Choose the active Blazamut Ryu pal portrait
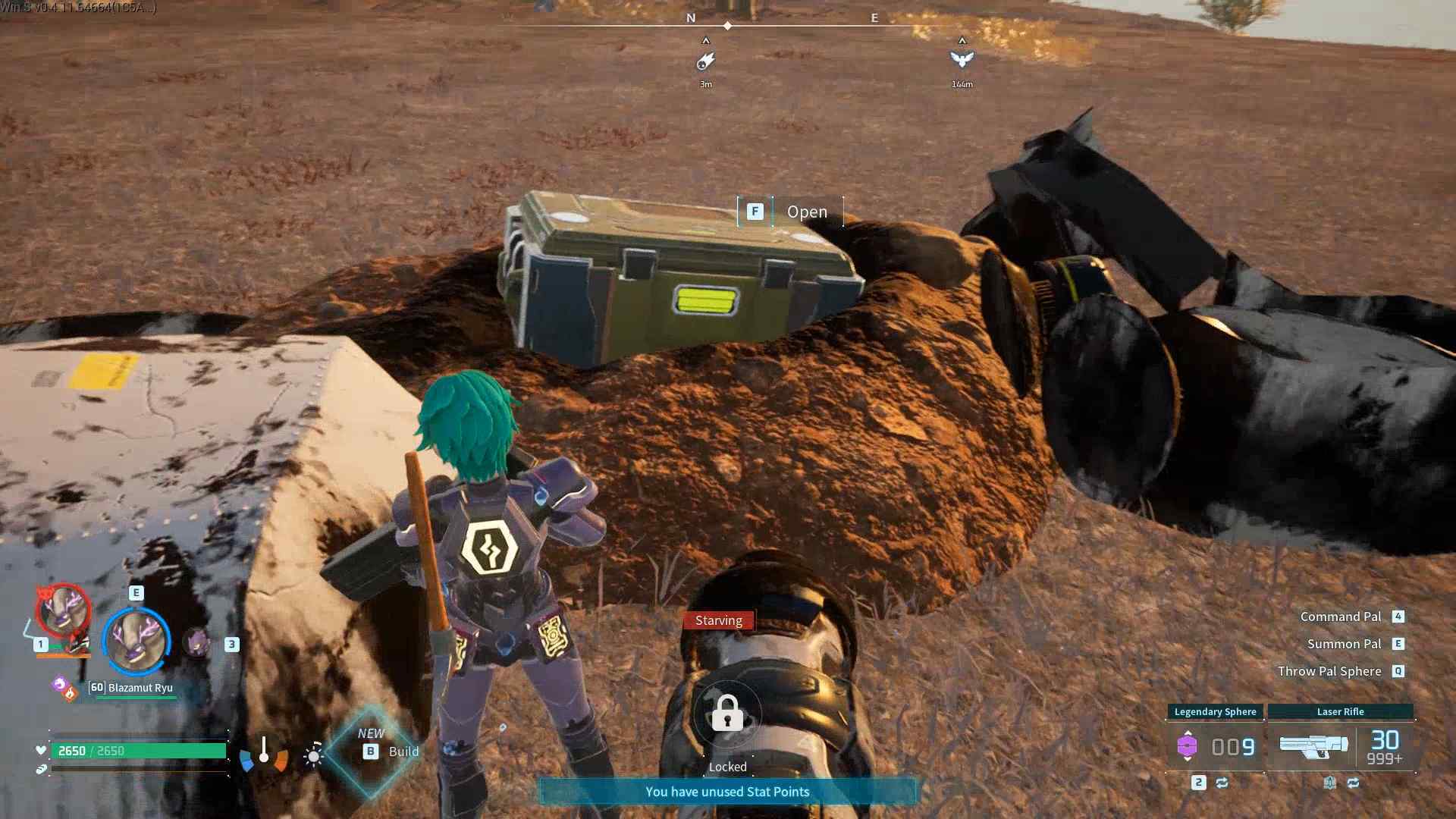The image size is (1456, 819). coord(137,641)
